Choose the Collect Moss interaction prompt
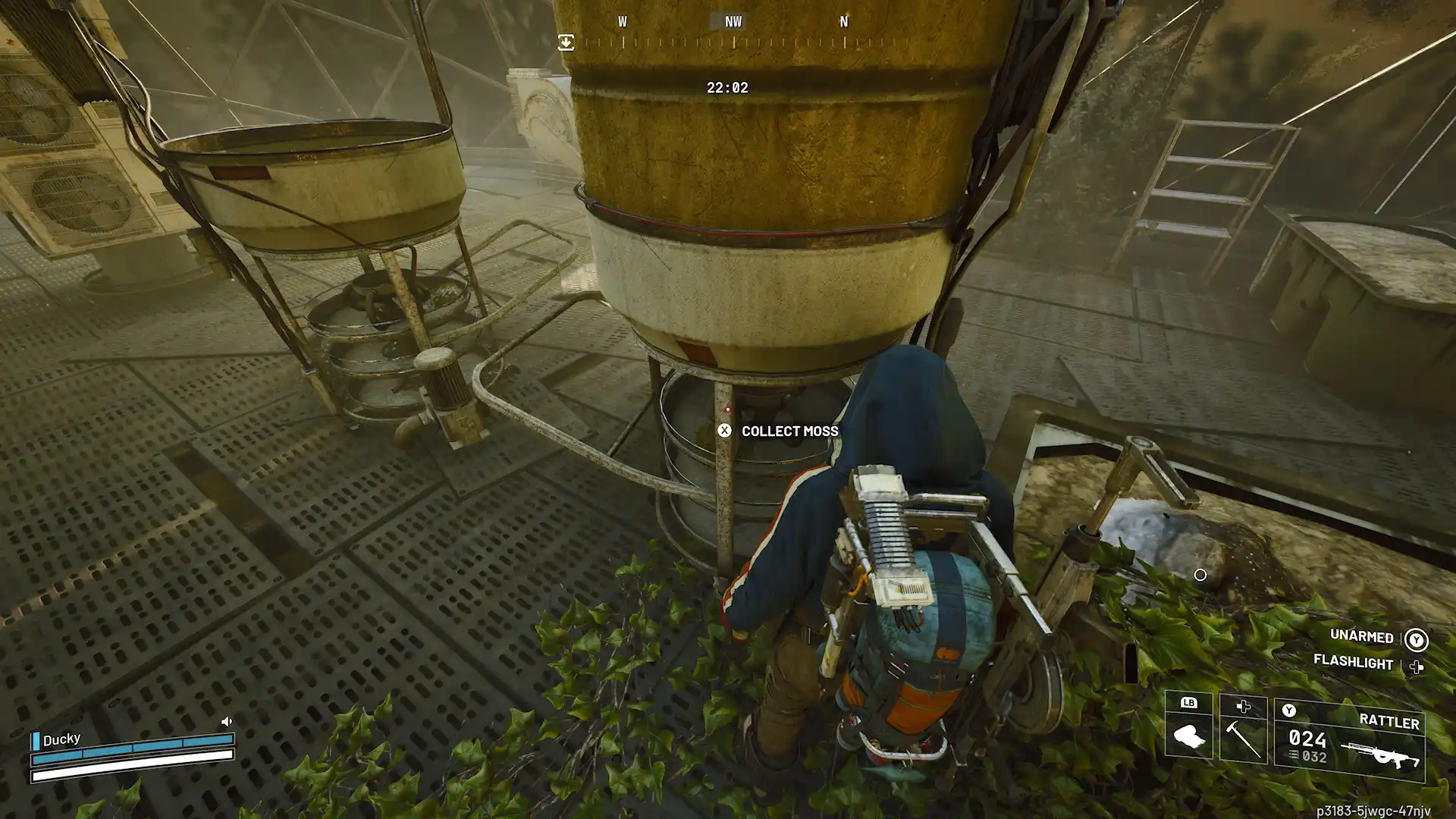Image resolution: width=1456 pixels, height=819 pixels. pos(780,431)
